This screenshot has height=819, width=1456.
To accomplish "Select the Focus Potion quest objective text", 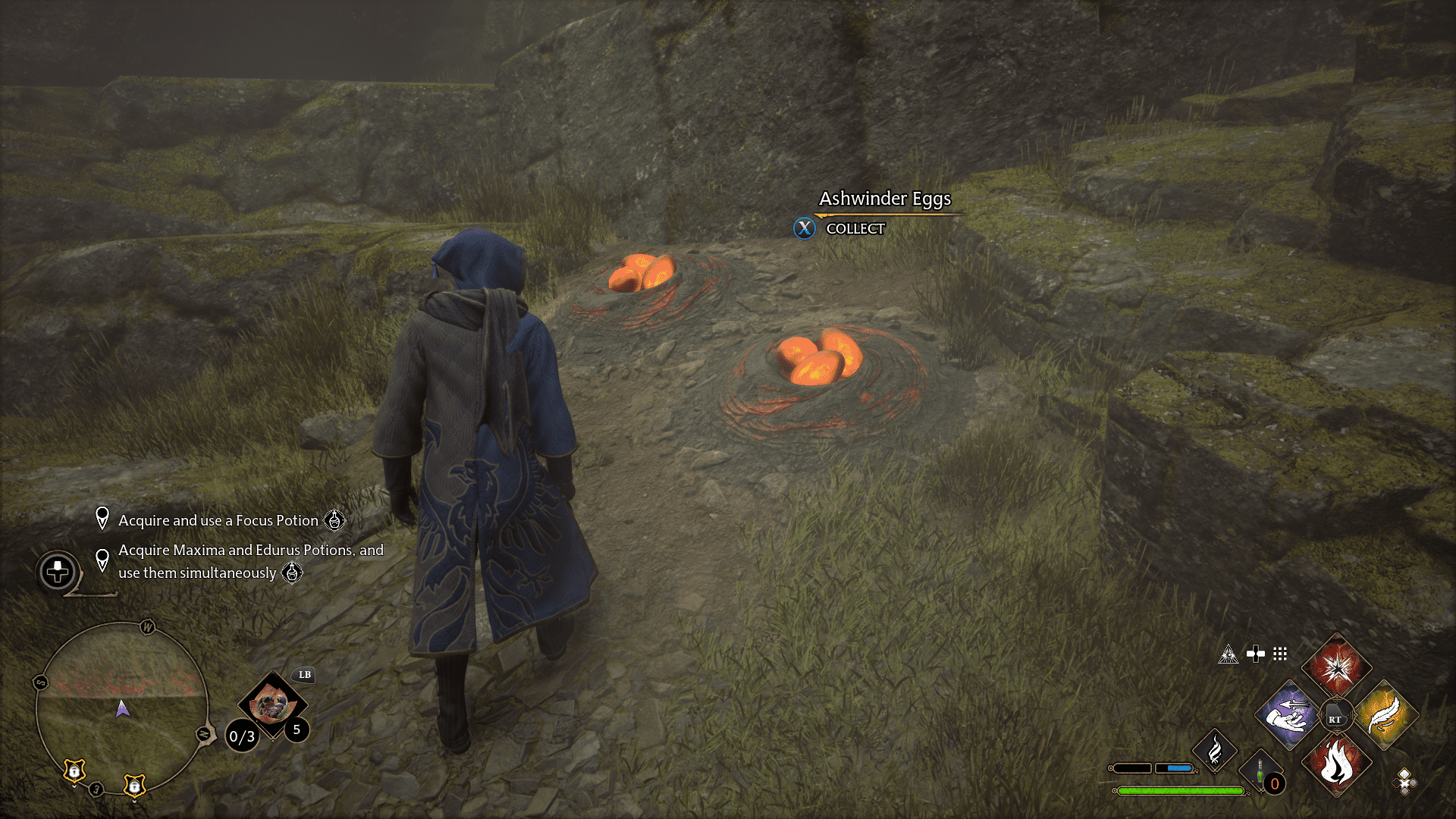I will coord(218,521).
